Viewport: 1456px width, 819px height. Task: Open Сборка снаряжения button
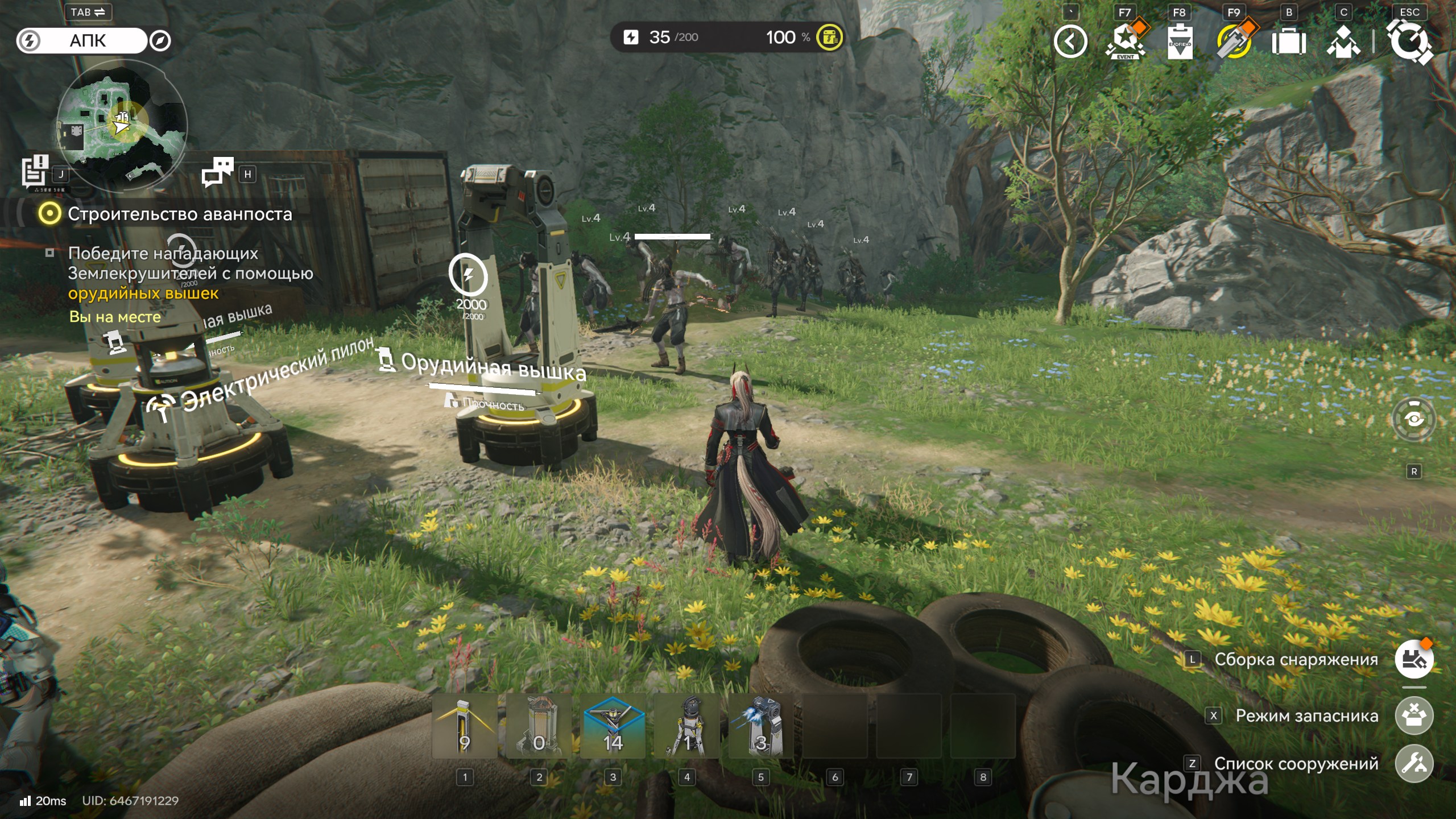(x=1414, y=660)
